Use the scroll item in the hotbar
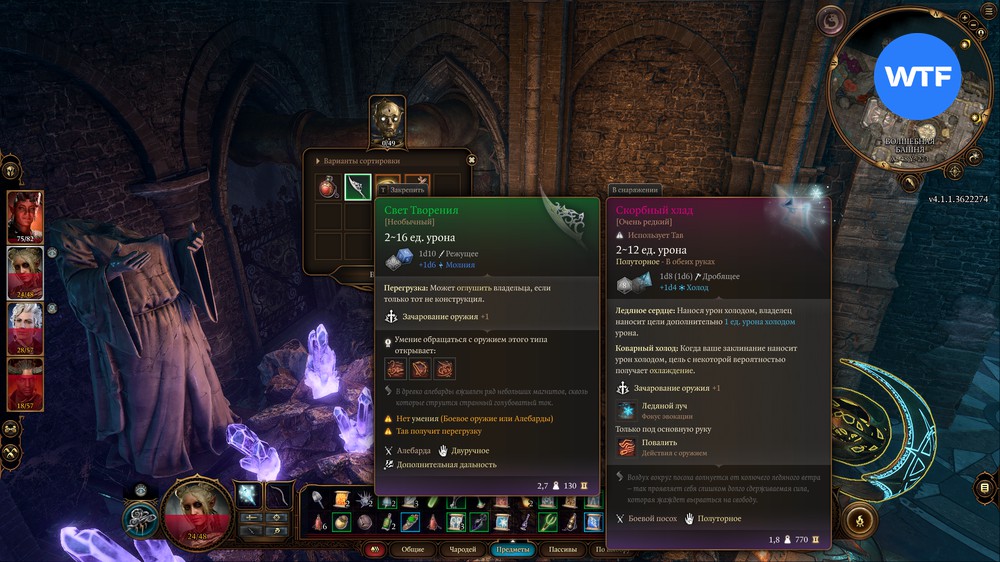The width and height of the screenshot is (1000, 562). (x=342, y=500)
